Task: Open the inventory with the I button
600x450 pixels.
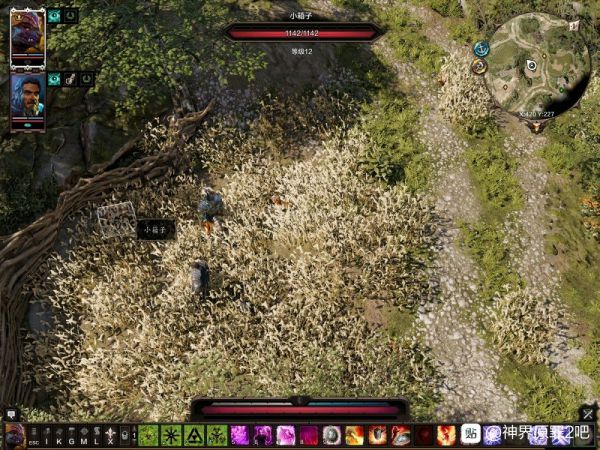Action: [46, 436]
